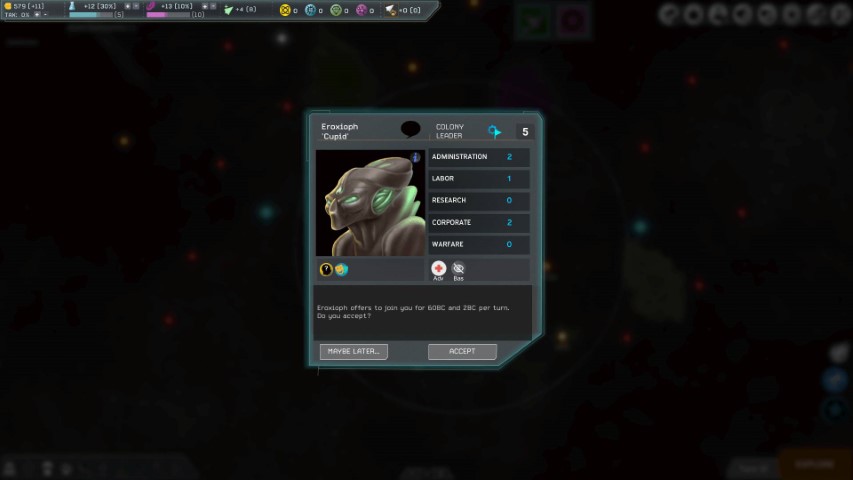The width and height of the screenshot is (853, 480).
Task: Click the black speech bubble icon
Action: [x=410, y=129]
